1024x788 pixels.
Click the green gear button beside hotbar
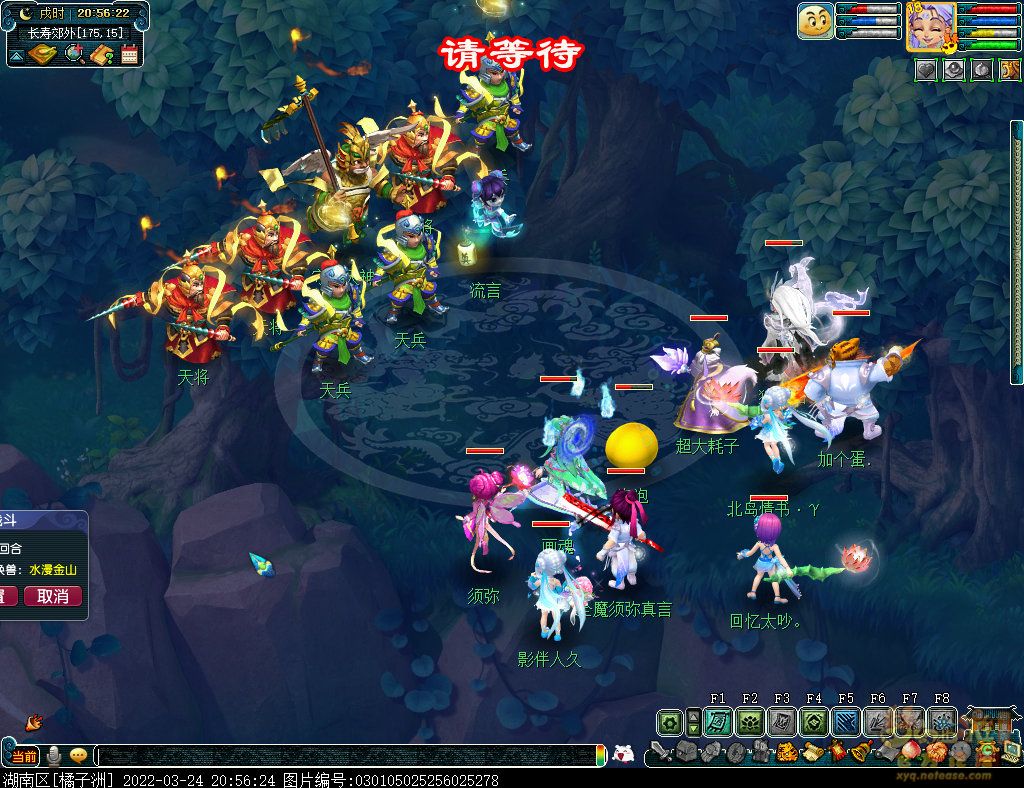pyautogui.click(x=669, y=722)
